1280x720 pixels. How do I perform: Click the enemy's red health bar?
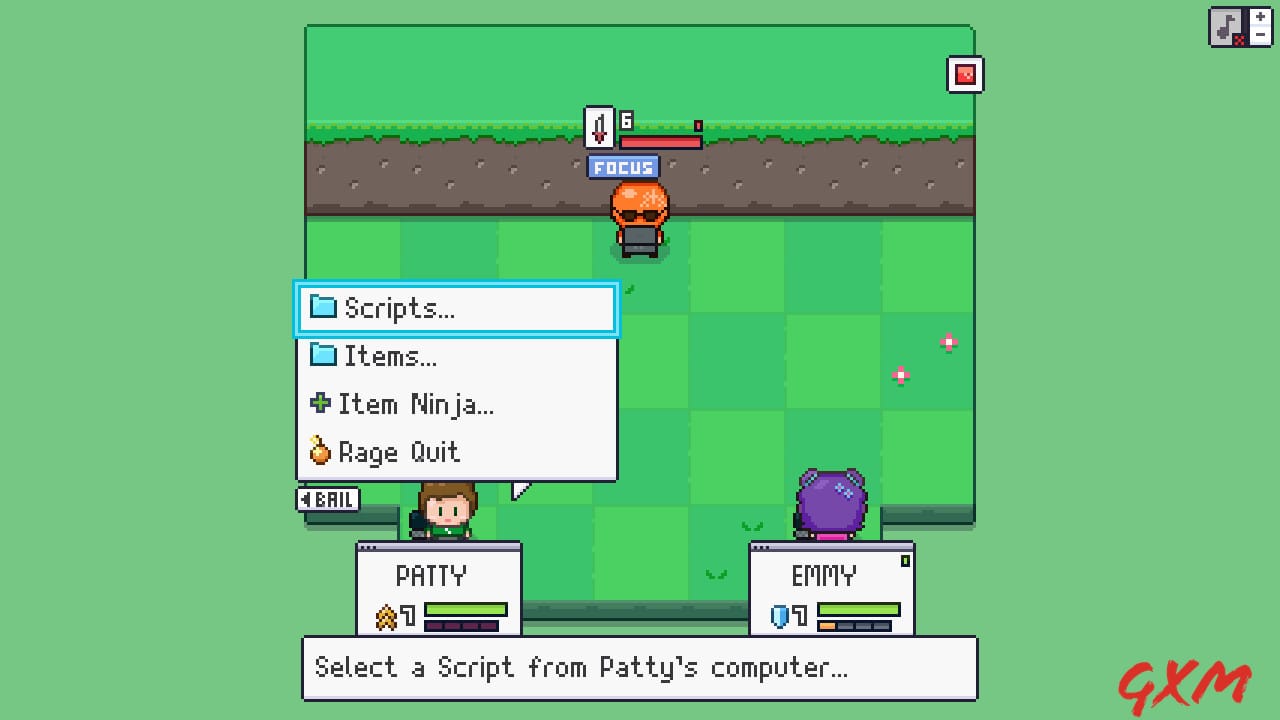[658, 140]
